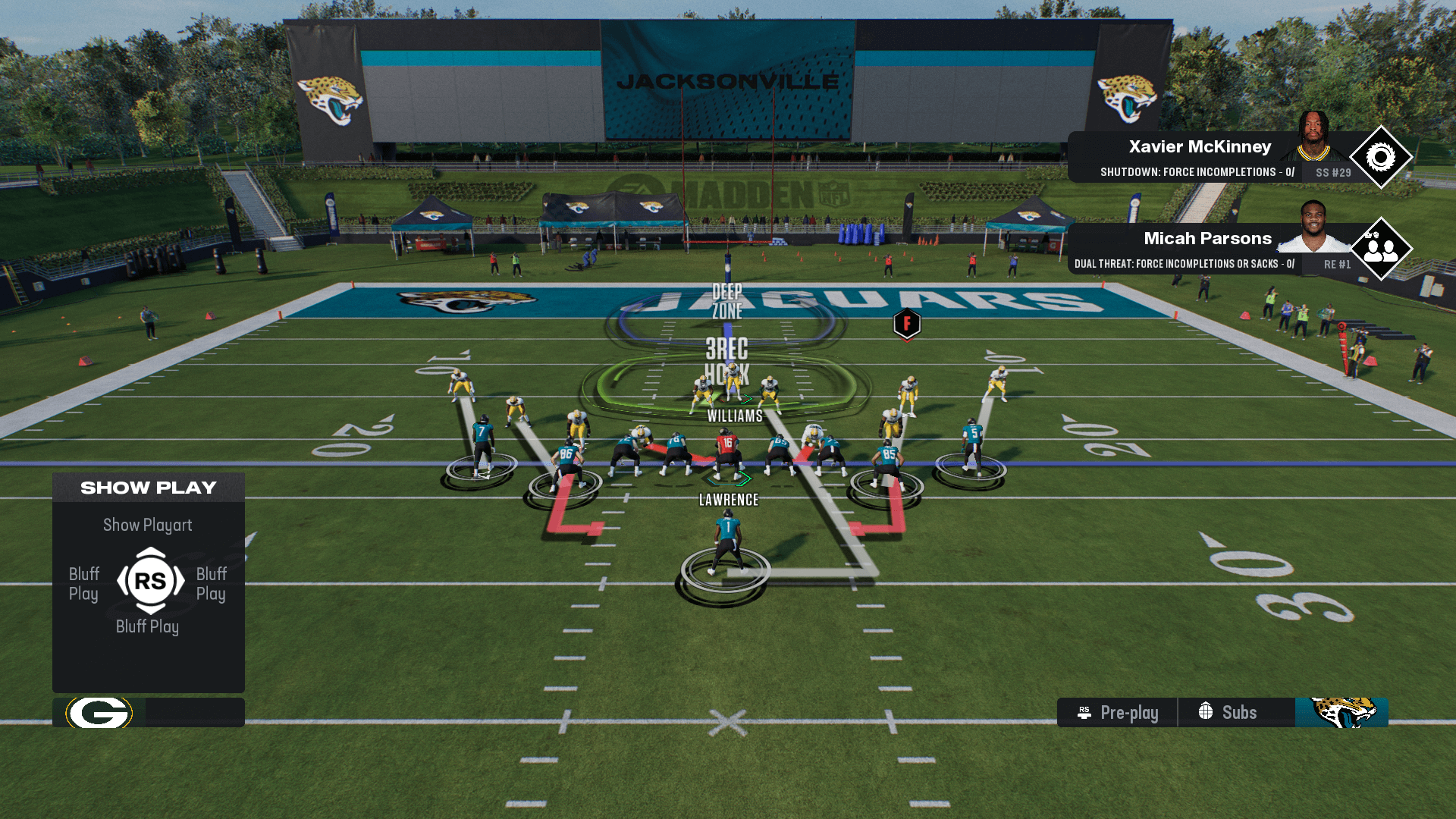Select the Show Playart option
Viewport: 1456px width, 819px height.
[148, 525]
